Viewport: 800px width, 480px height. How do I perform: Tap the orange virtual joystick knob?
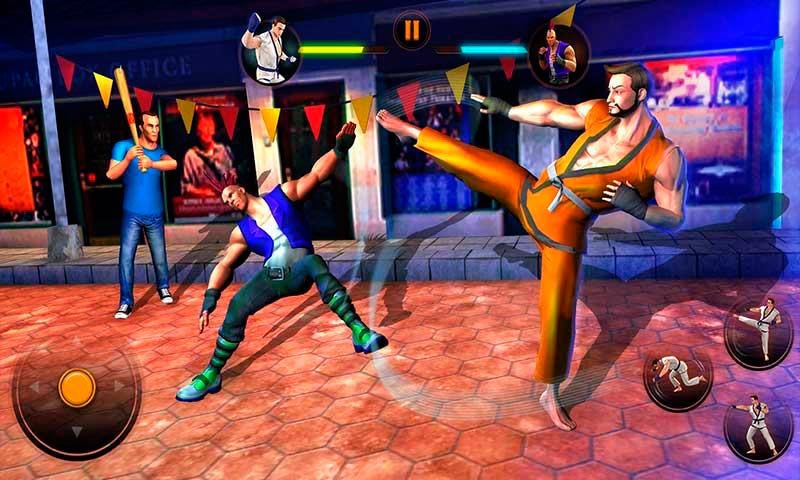77,387
